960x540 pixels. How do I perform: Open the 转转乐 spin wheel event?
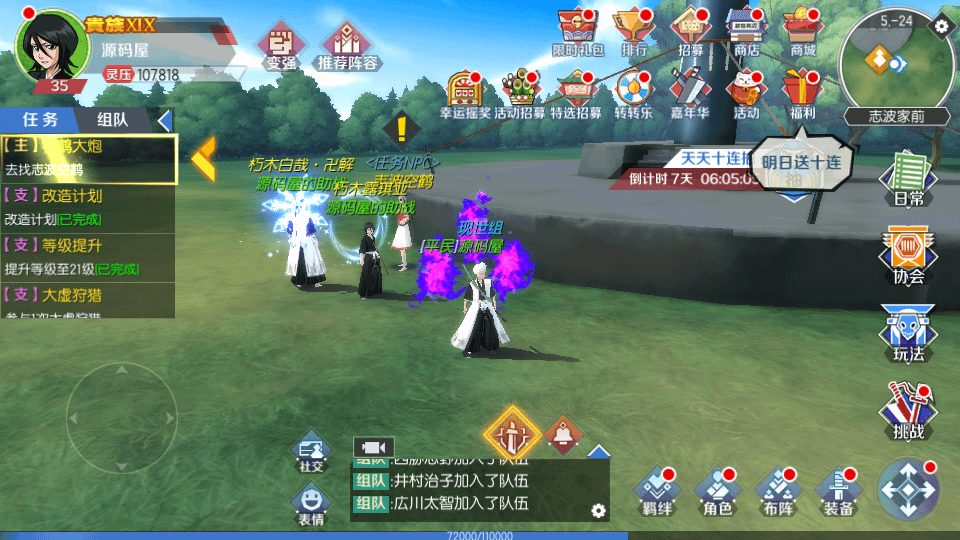(633, 93)
